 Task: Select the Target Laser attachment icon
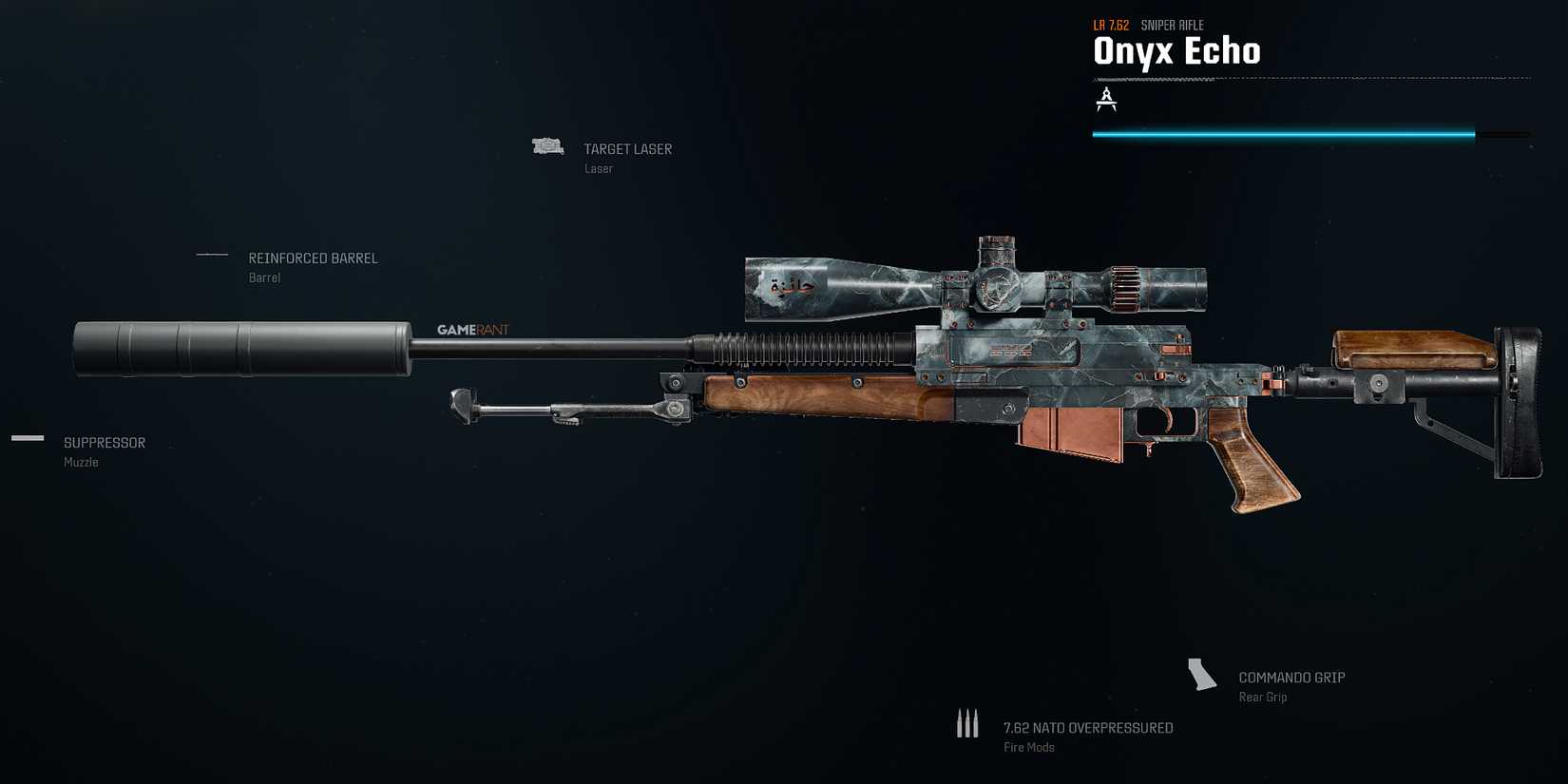547,145
